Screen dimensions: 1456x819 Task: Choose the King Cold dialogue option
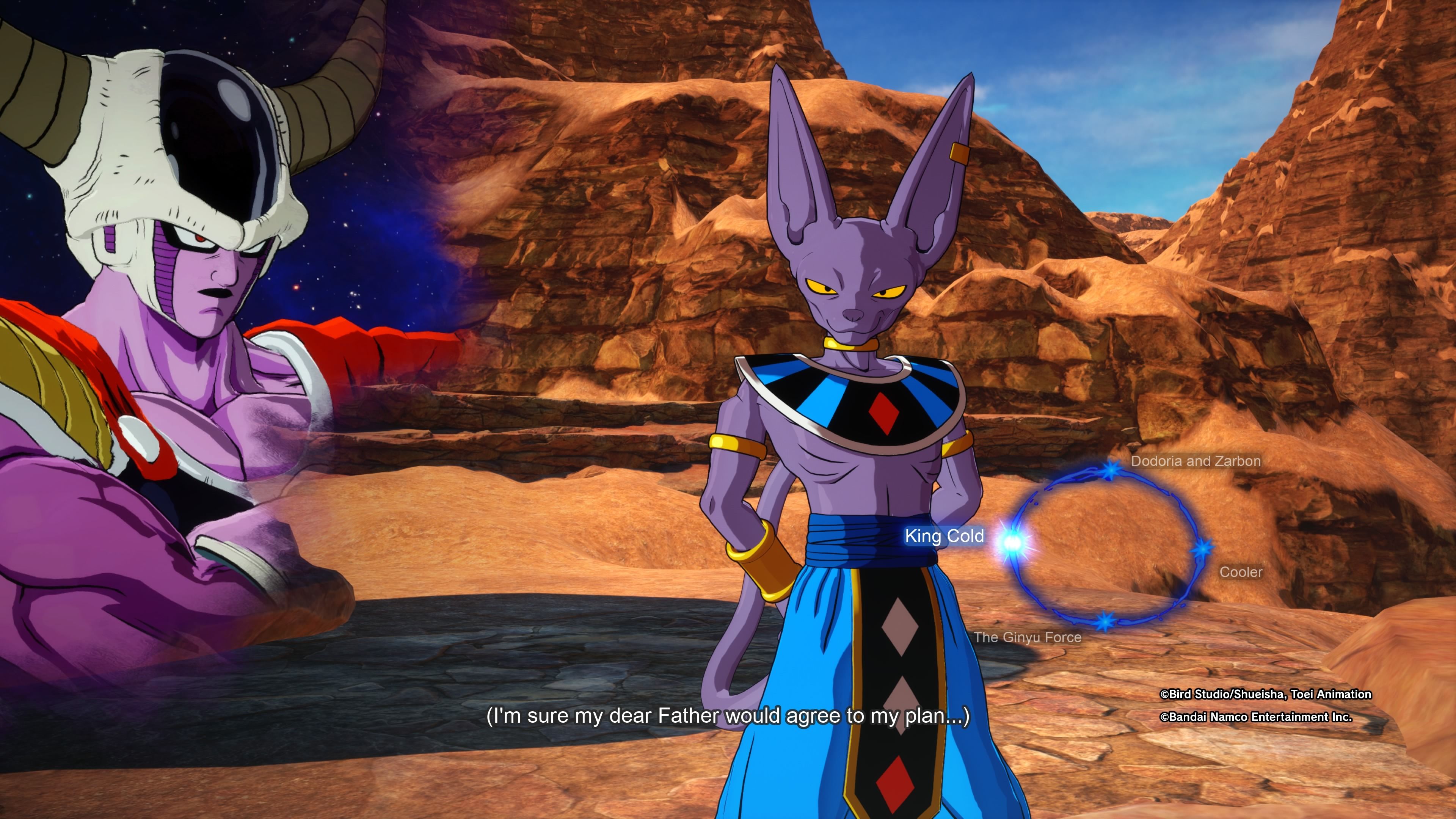coord(945,536)
